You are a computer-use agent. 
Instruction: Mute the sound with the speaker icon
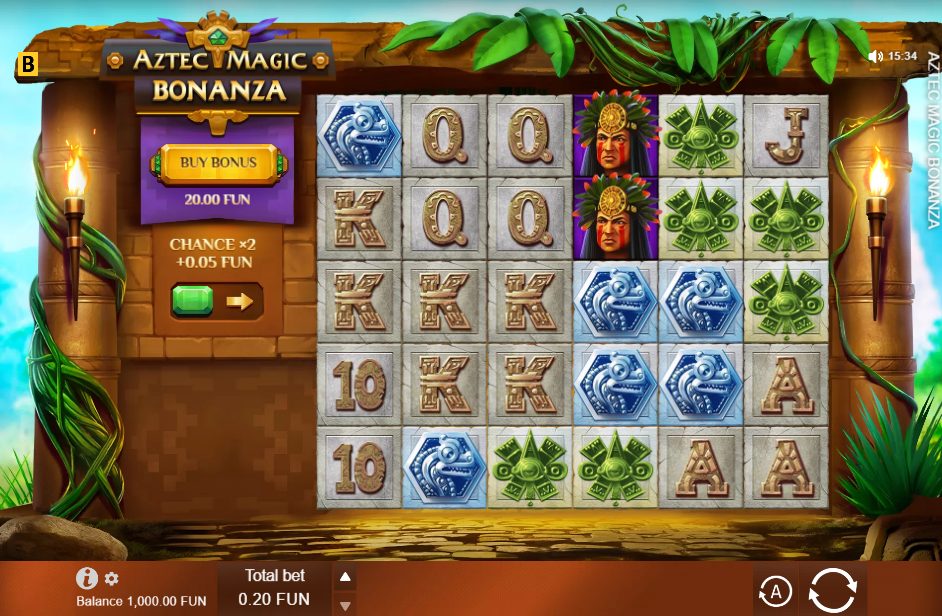pyautogui.click(x=876, y=56)
